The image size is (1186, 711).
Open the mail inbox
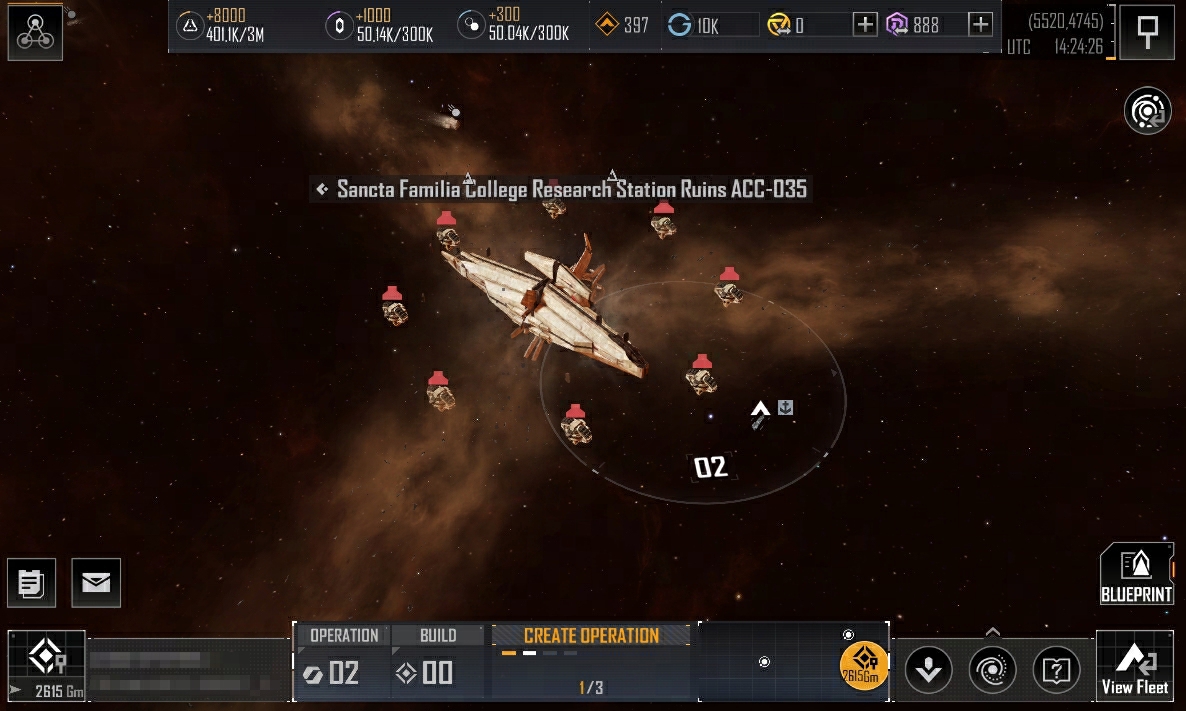point(96,583)
